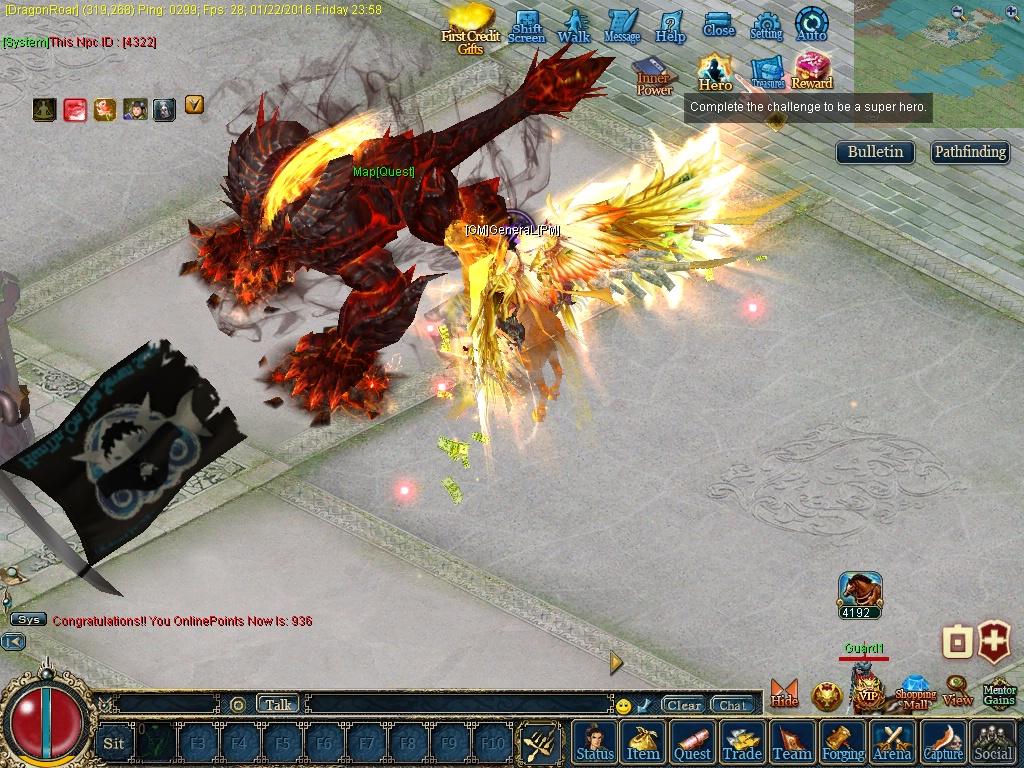This screenshot has height=768, width=1024.
Task: Open the Bulletin panel
Action: 875,152
